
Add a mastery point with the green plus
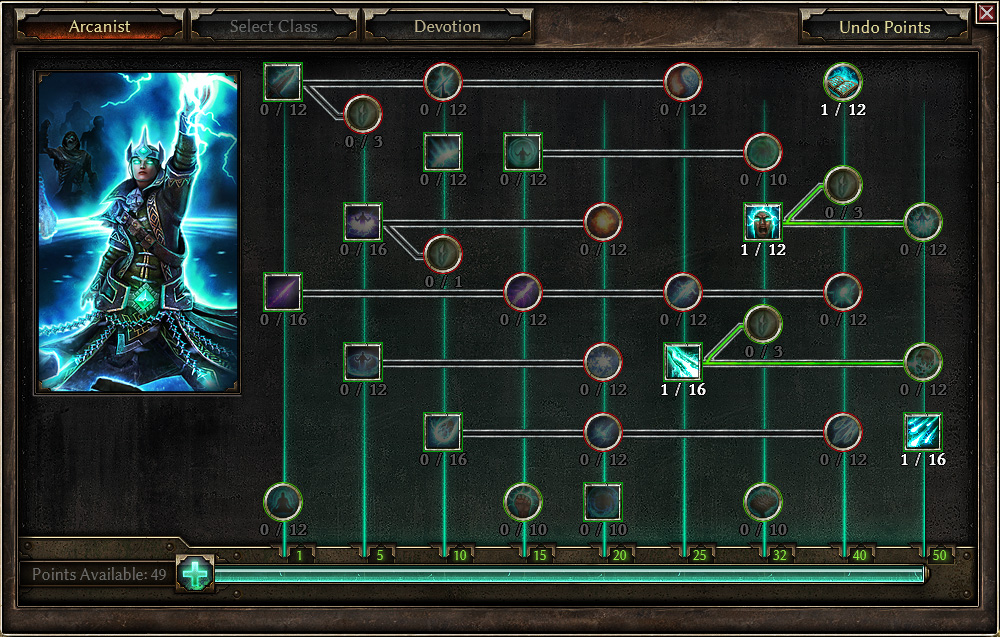point(196,574)
